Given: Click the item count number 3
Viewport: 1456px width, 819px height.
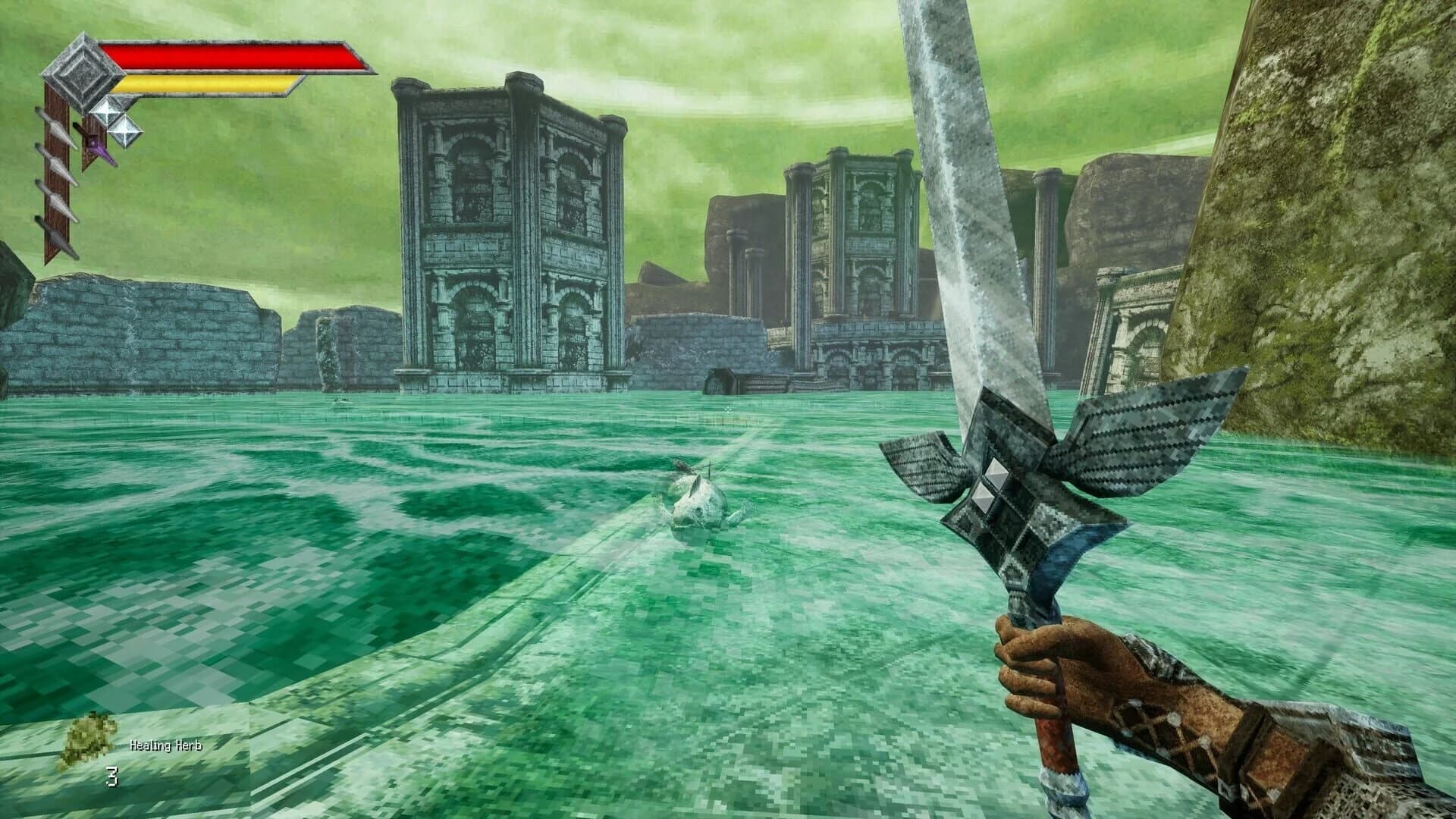Looking at the screenshot, I should point(112,775).
